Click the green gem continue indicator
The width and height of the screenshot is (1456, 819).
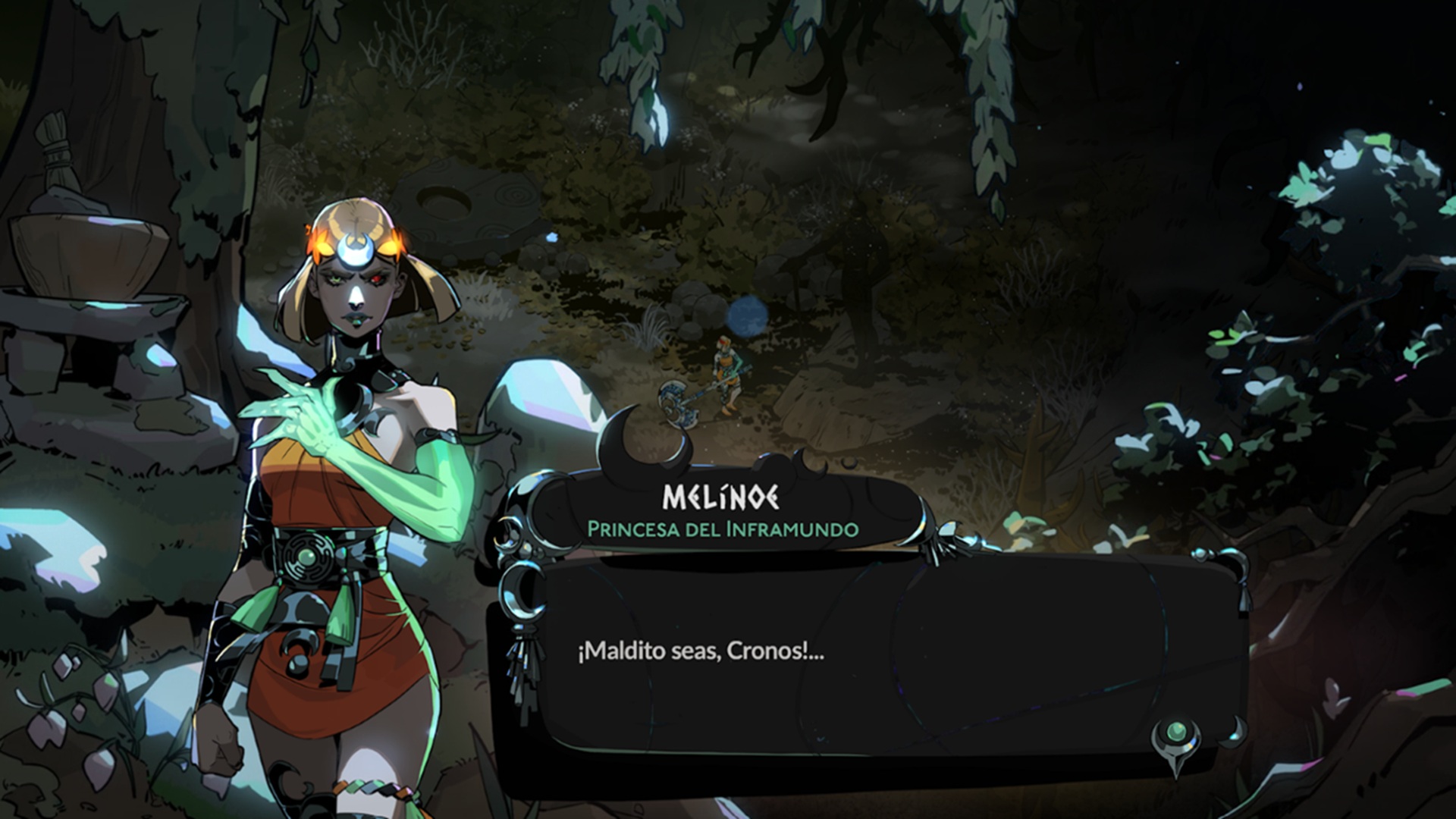(x=1175, y=733)
